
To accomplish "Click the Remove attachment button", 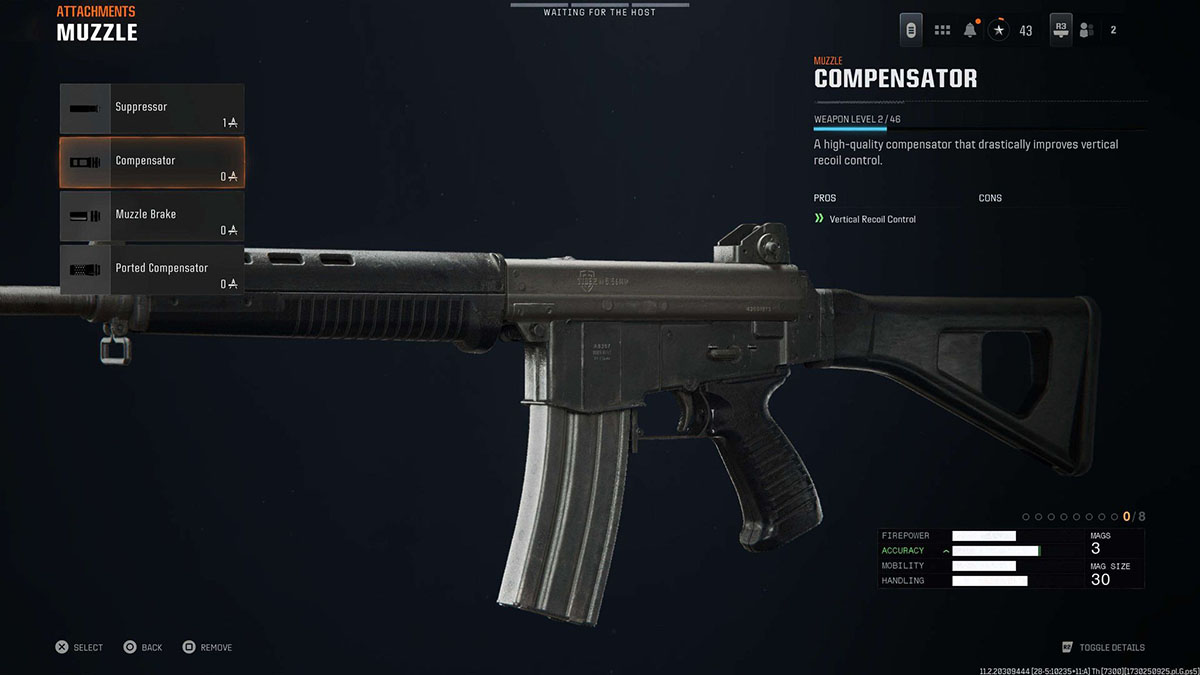I will point(207,647).
